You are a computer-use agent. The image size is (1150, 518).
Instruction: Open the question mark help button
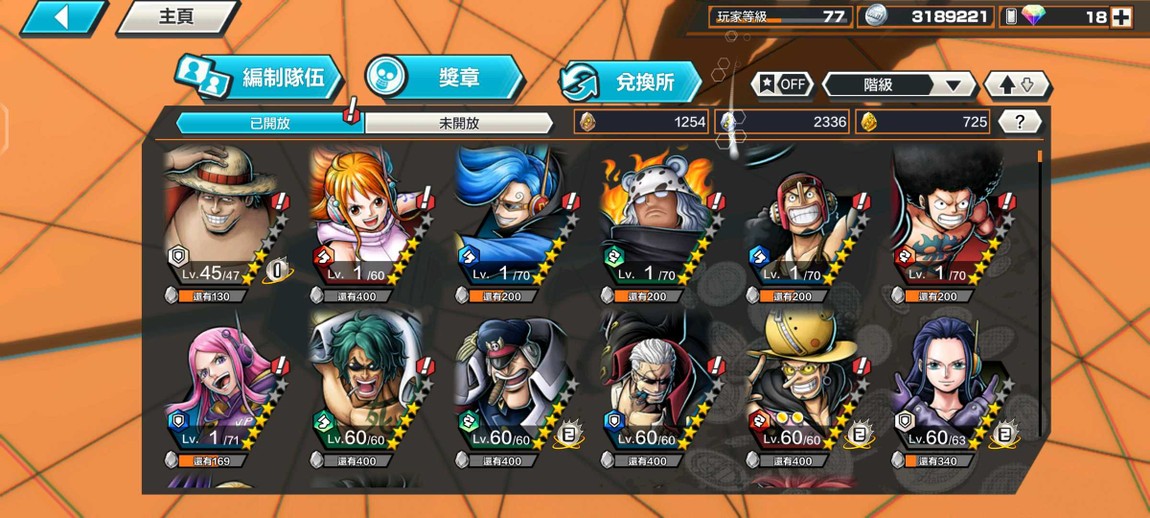coord(1019,122)
